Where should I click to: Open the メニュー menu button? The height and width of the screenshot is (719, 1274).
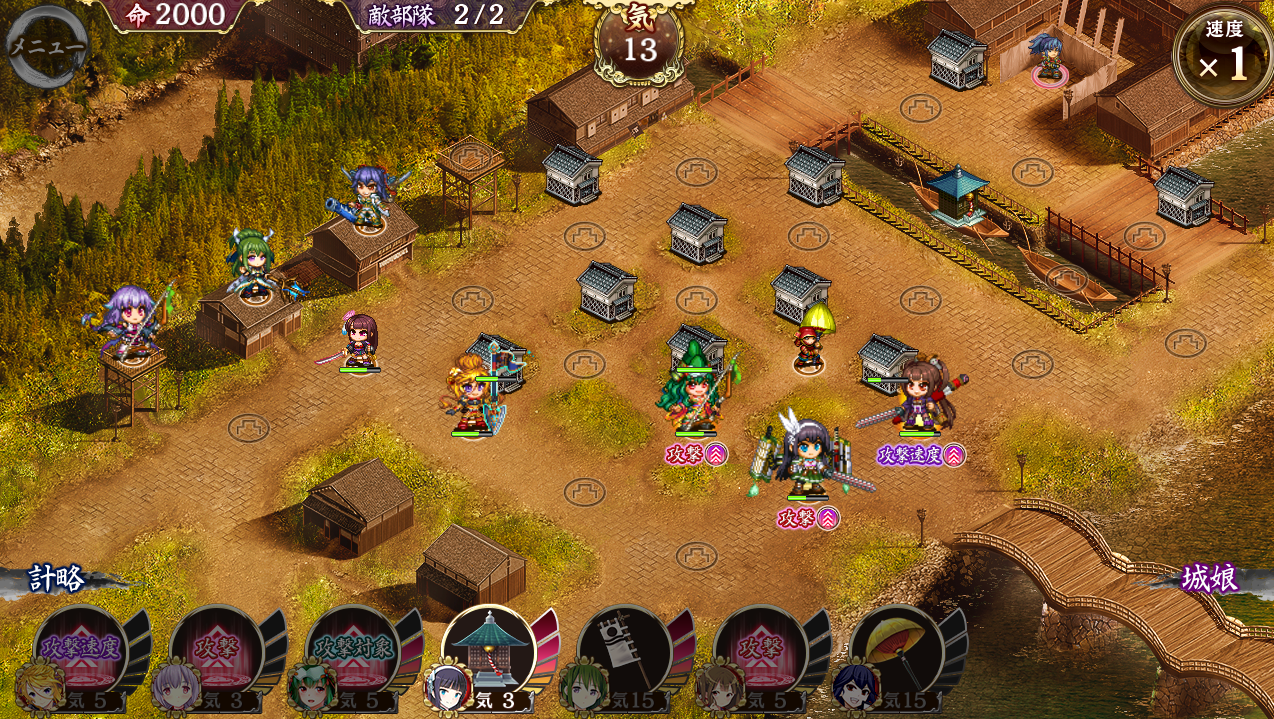tap(46, 45)
